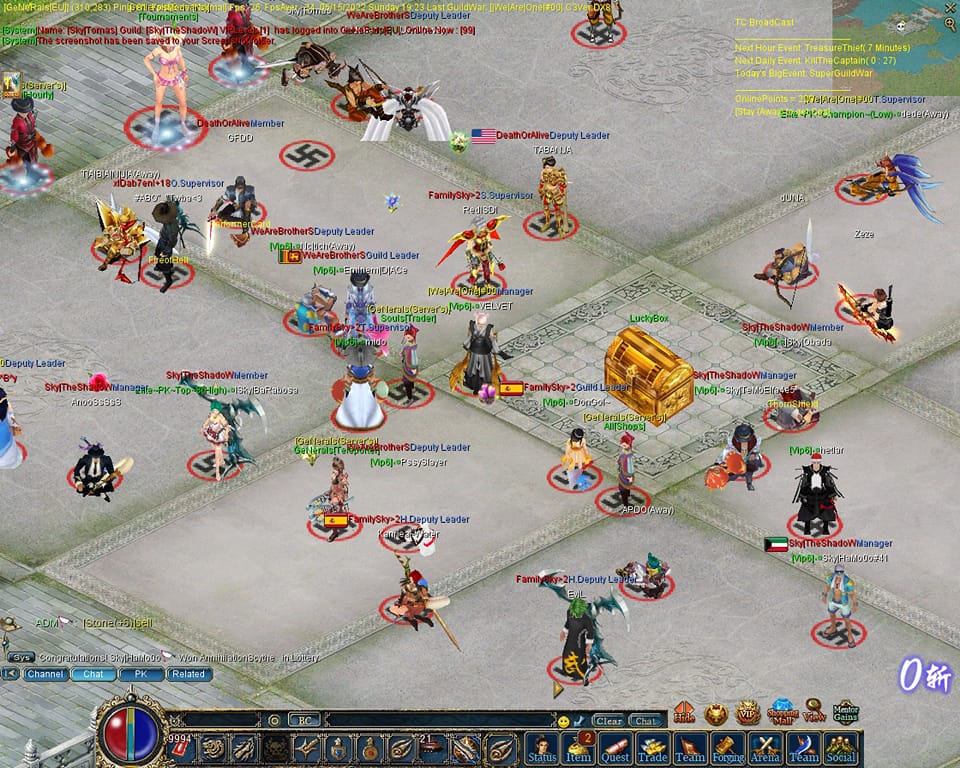
Task: Select the PK tab
Action: 141,674
